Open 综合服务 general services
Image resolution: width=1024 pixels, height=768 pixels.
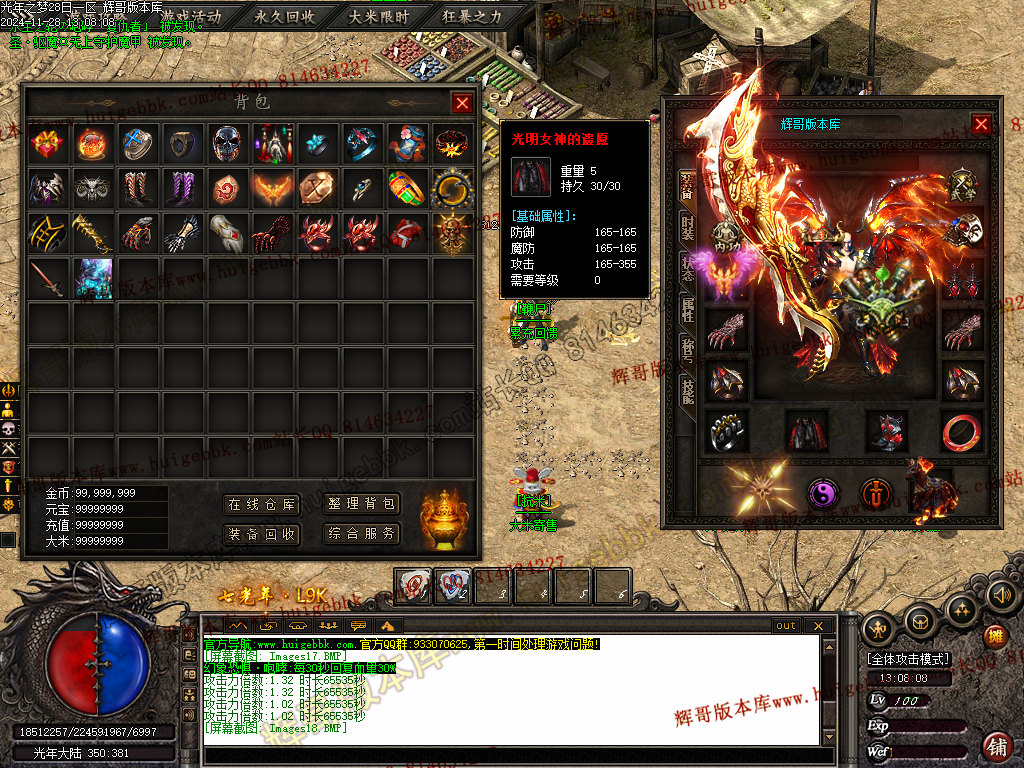coord(361,534)
